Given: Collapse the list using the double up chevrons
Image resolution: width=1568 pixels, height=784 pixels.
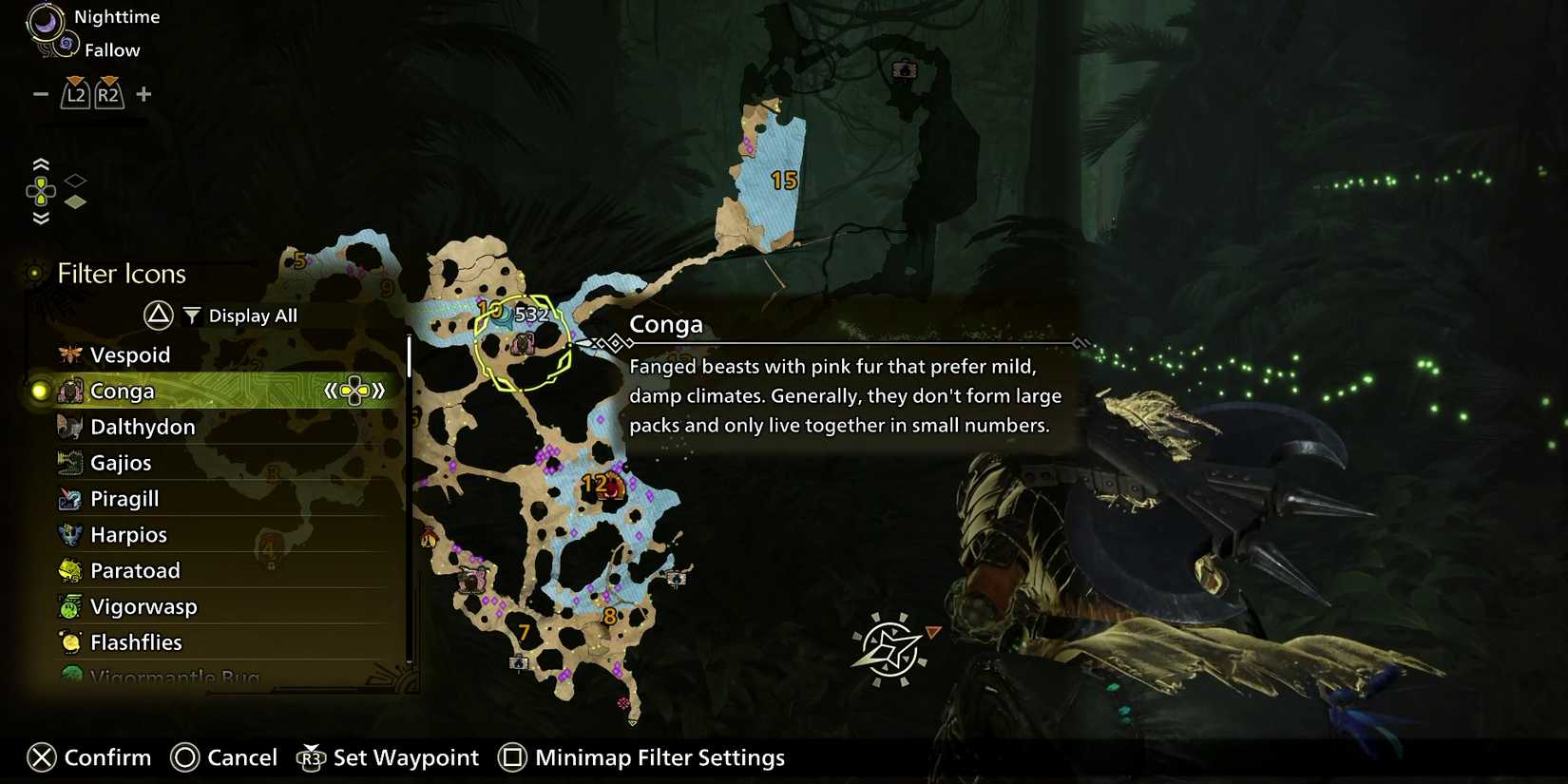Looking at the screenshot, I should tap(41, 162).
